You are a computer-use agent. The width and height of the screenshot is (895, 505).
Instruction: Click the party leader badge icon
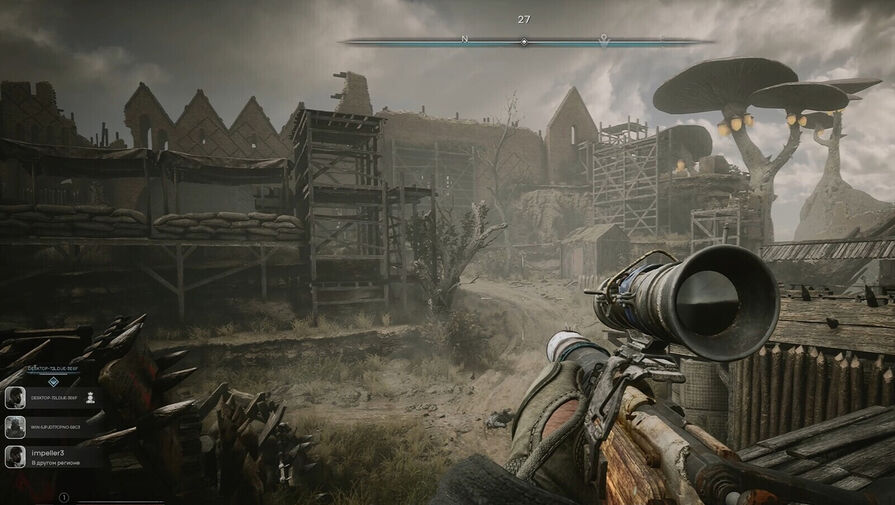(91, 397)
